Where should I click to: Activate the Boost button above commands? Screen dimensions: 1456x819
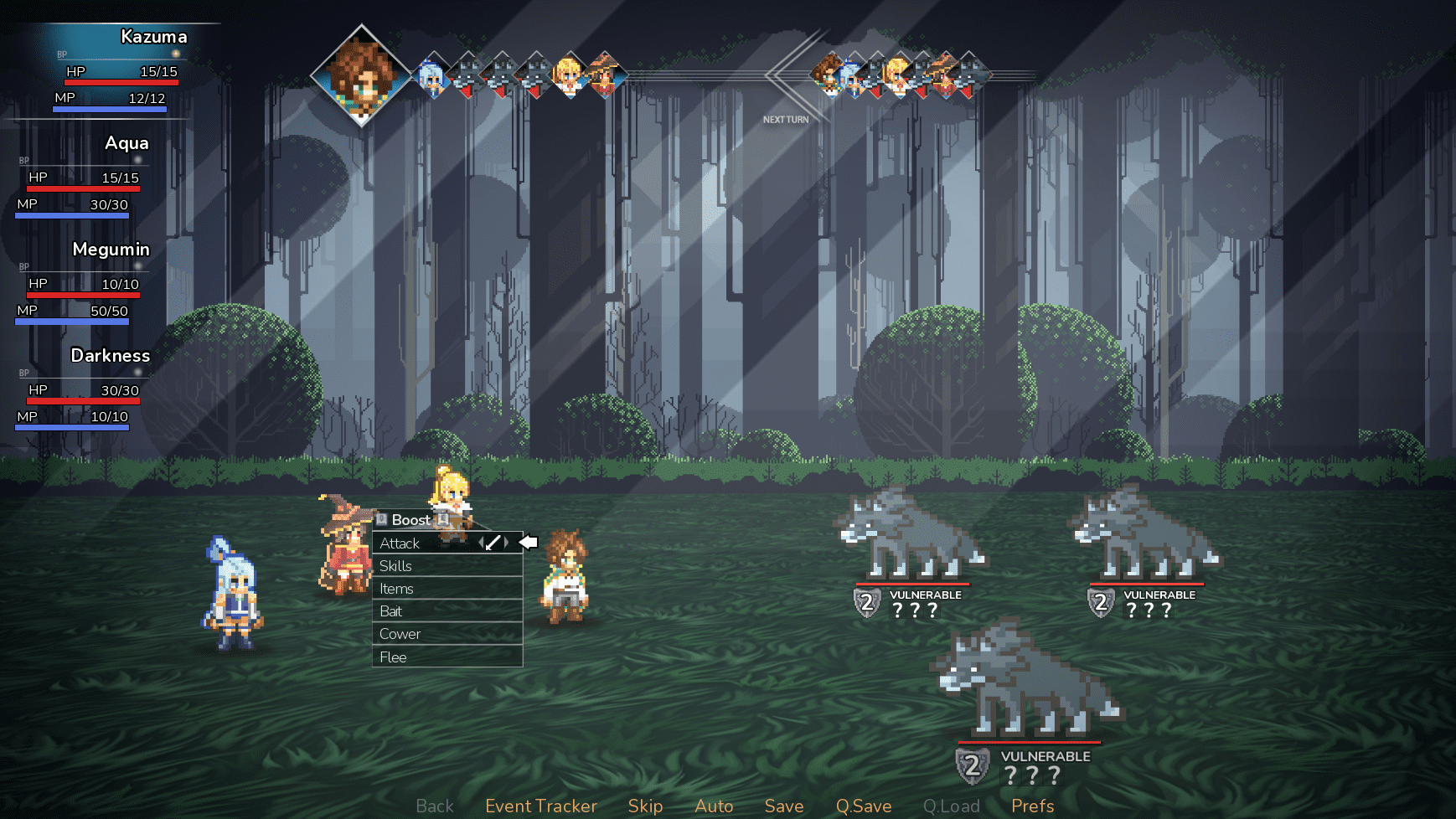pyautogui.click(x=411, y=520)
